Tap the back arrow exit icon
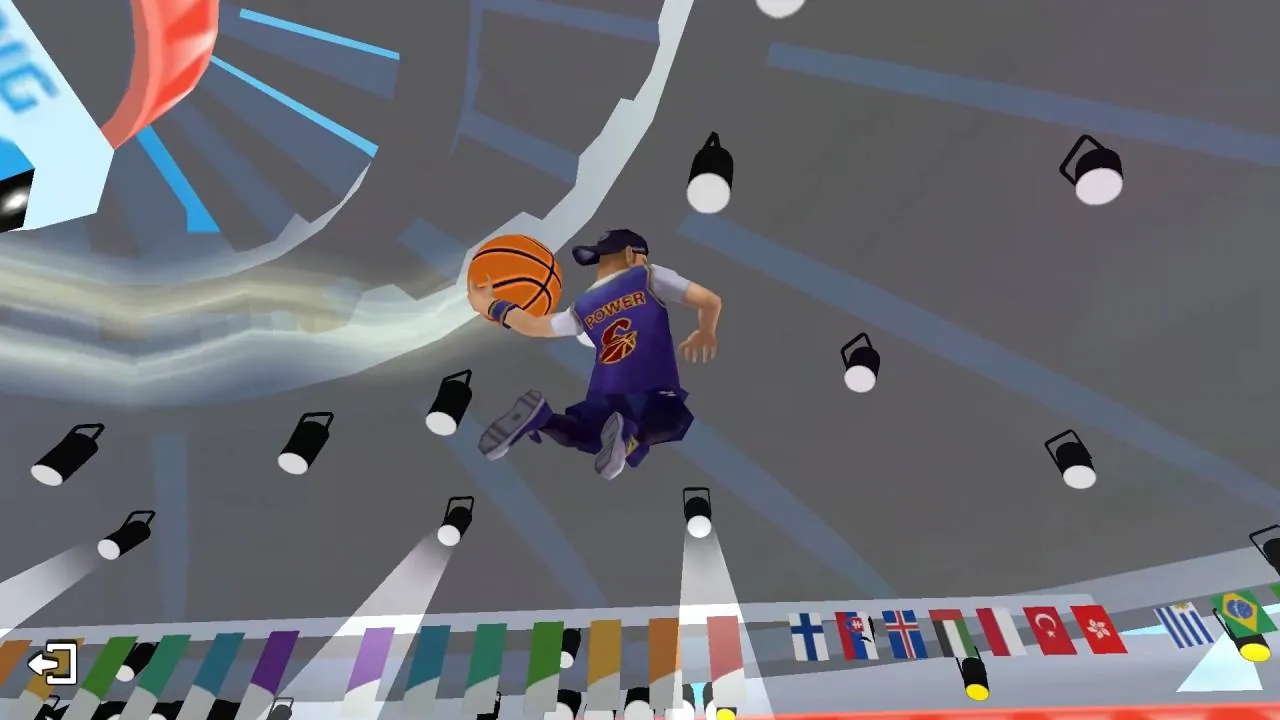Screen dimensions: 1280x720 [50, 660]
